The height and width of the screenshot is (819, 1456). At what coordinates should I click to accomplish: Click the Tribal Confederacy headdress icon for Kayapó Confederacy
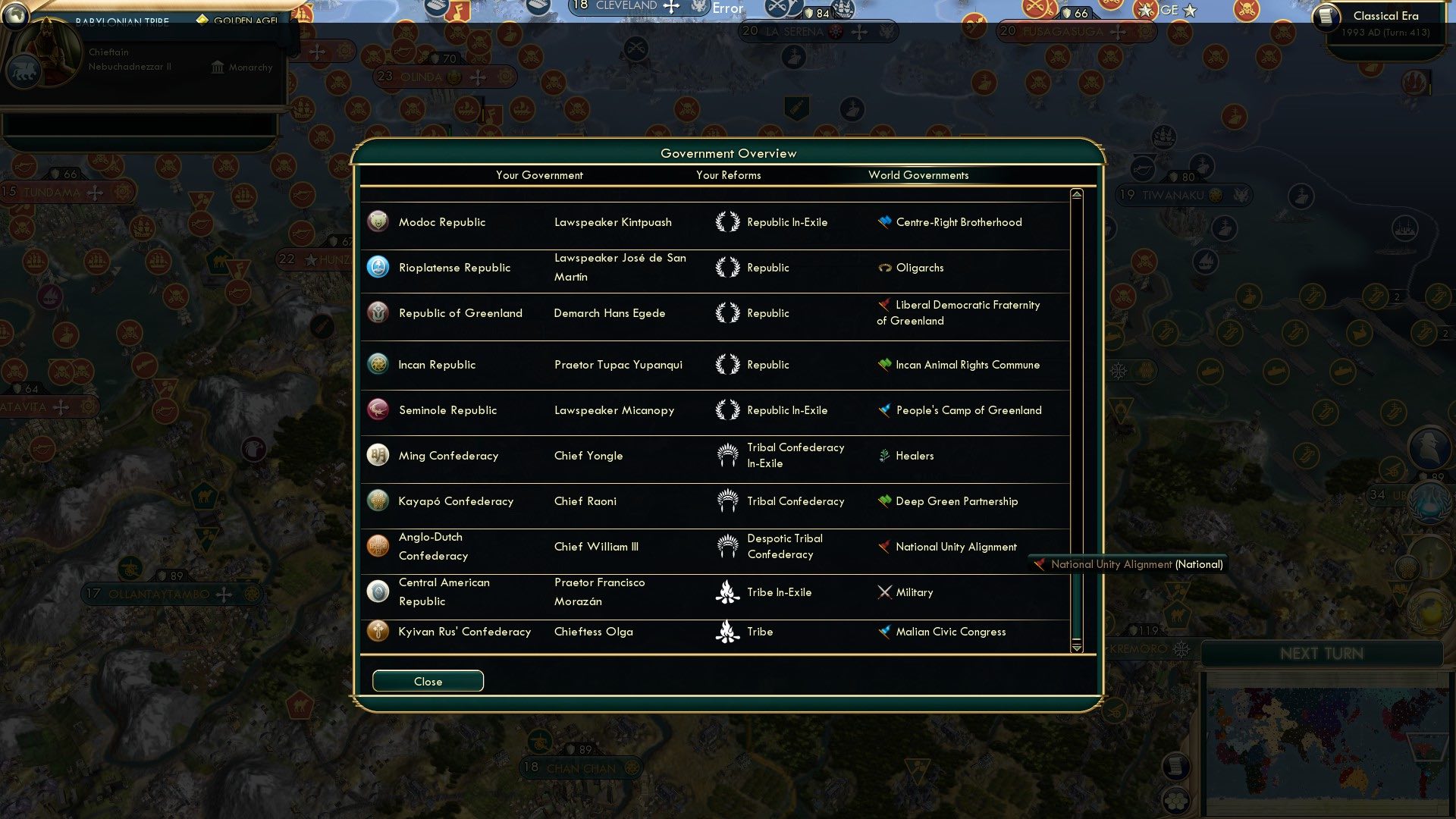[x=730, y=500]
